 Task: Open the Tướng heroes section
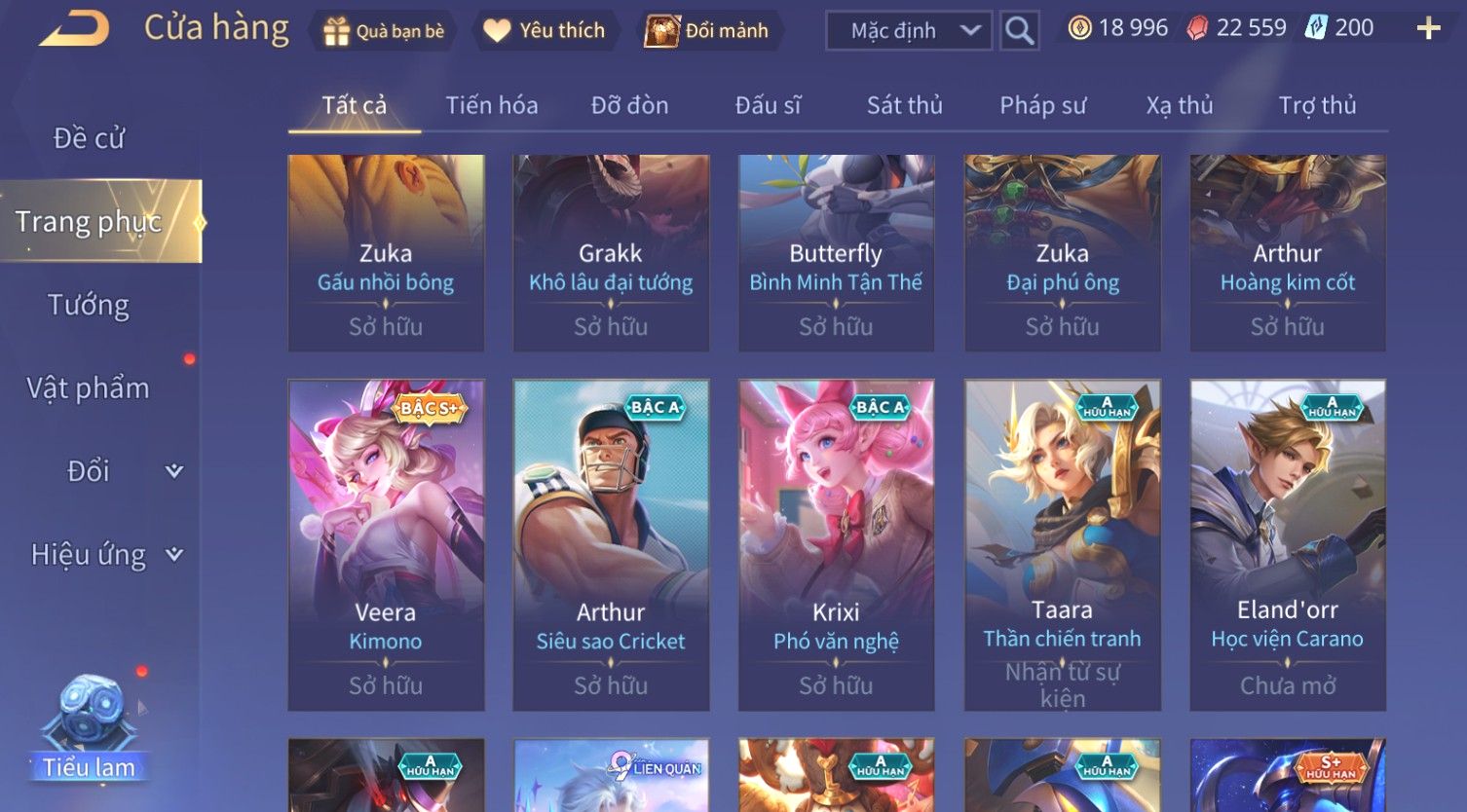89,305
